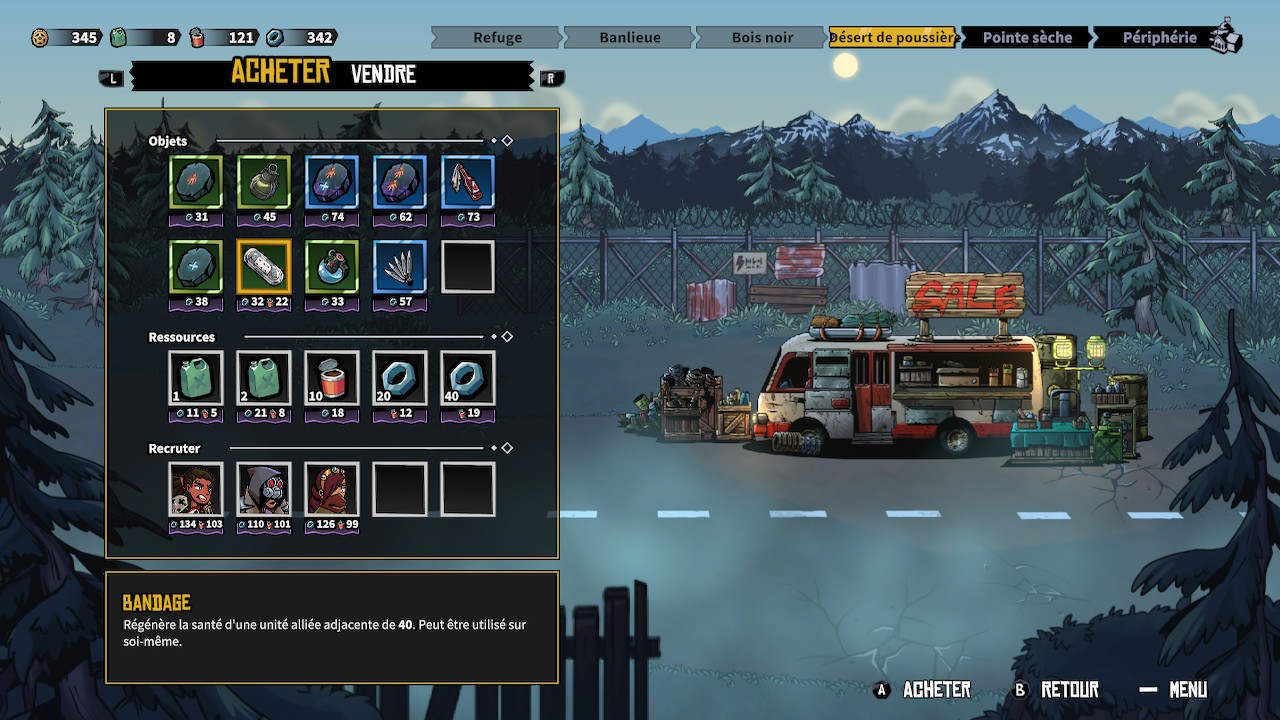The width and height of the screenshot is (1280, 720).
Task: Select the stone rune item priced 31
Action: pyautogui.click(x=196, y=183)
